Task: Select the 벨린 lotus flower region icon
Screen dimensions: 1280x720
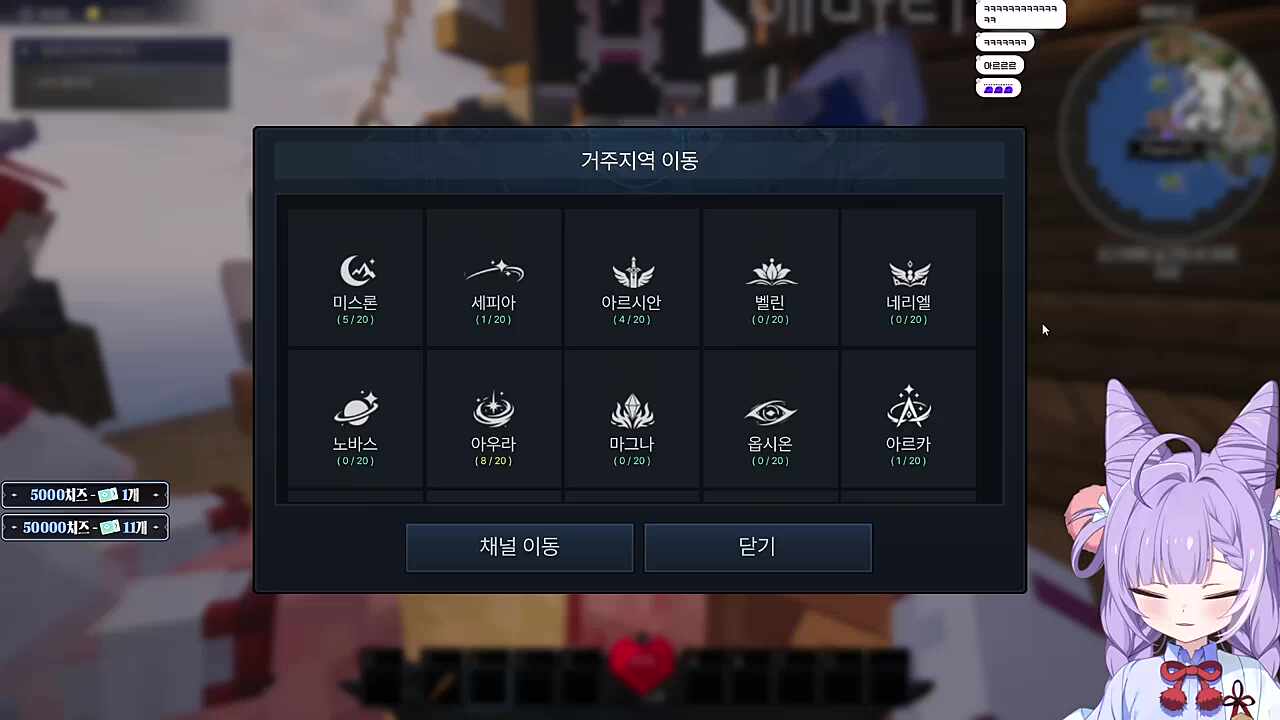Action: coord(770,270)
